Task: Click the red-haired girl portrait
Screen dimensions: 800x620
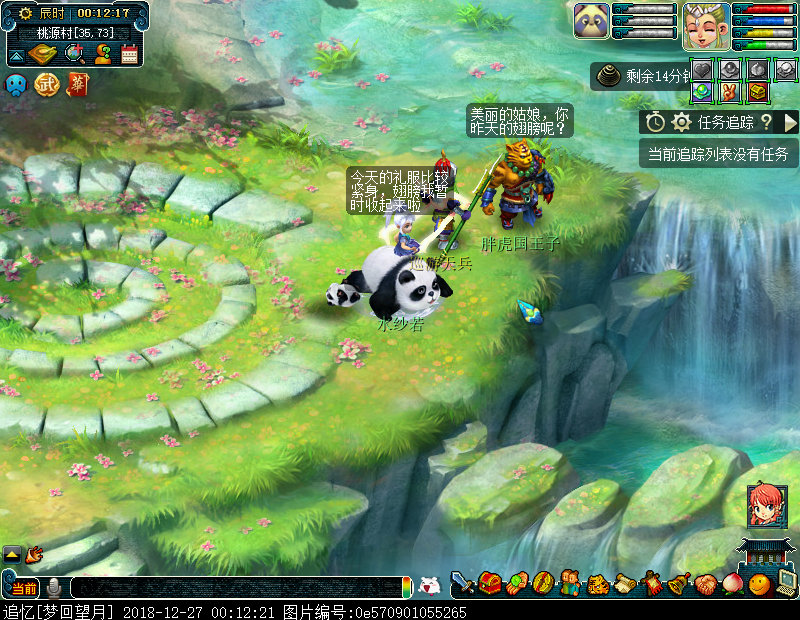Action: point(765,506)
